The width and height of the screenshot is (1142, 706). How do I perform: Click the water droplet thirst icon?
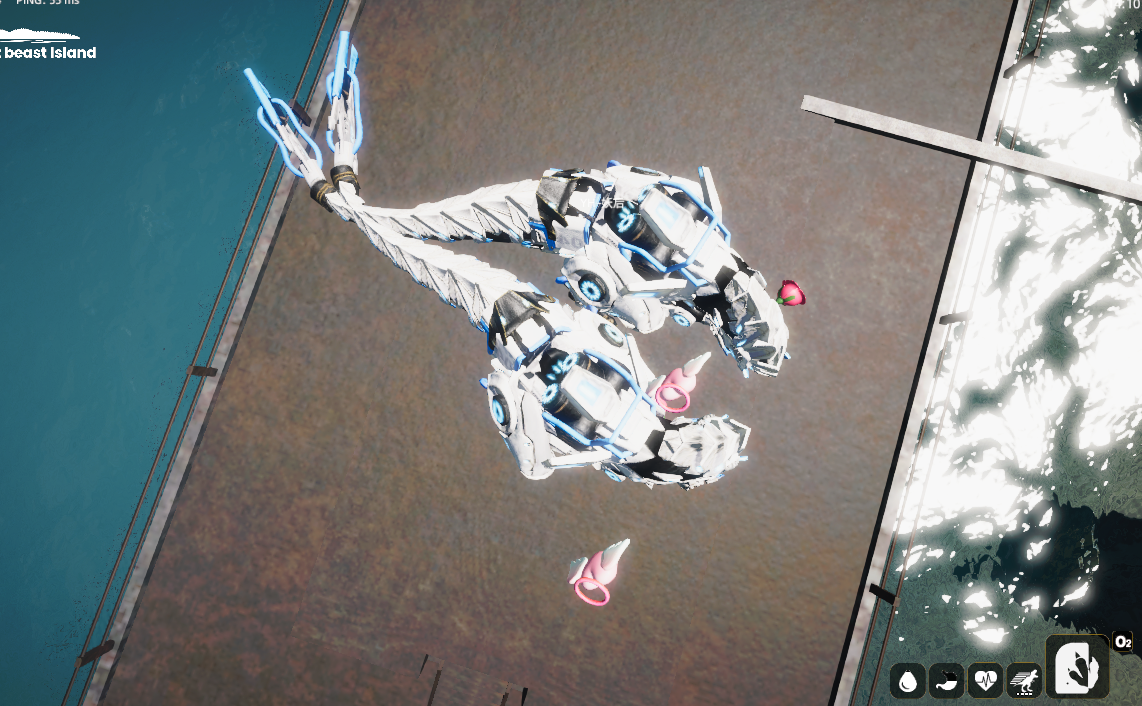point(908,681)
